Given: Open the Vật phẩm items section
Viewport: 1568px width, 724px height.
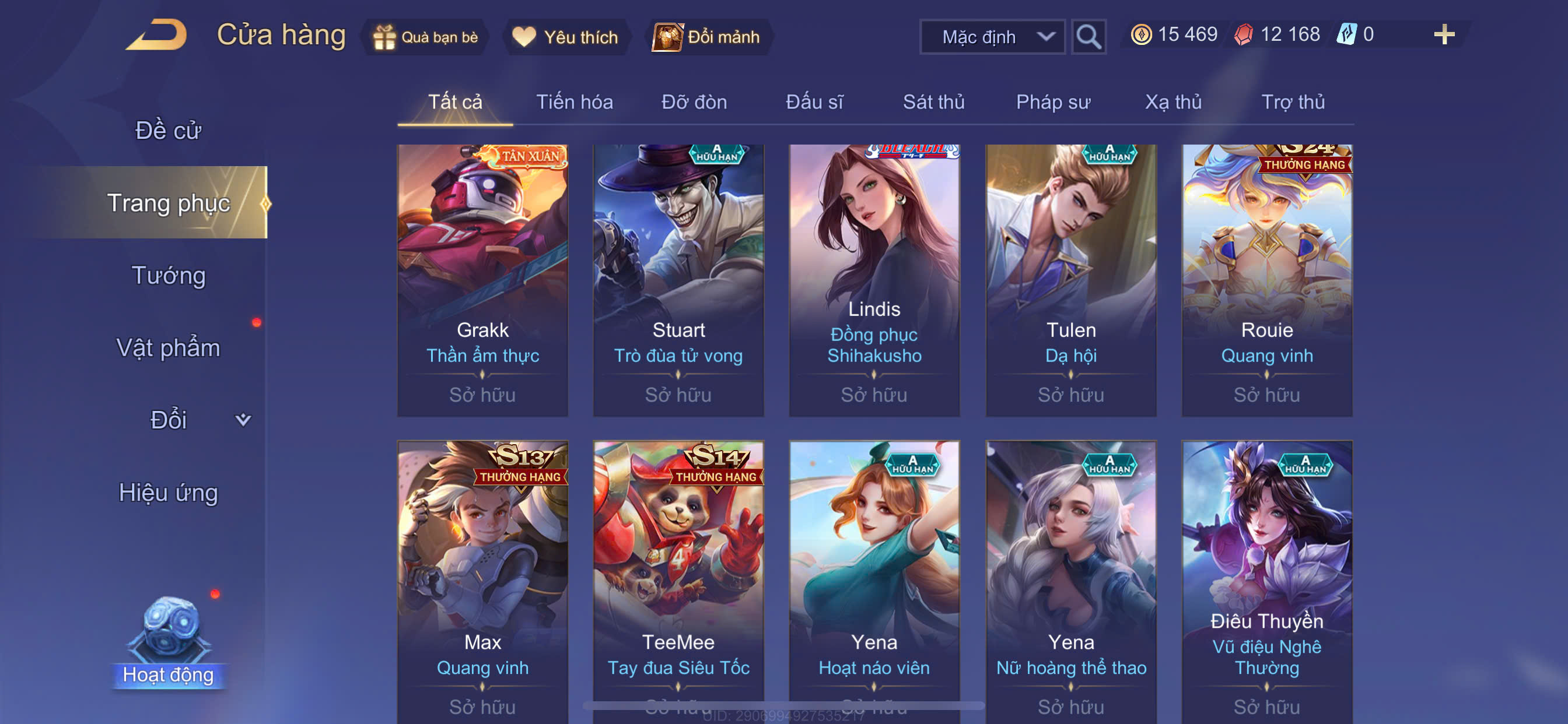Looking at the screenshot, I should [x=168, y=348].
